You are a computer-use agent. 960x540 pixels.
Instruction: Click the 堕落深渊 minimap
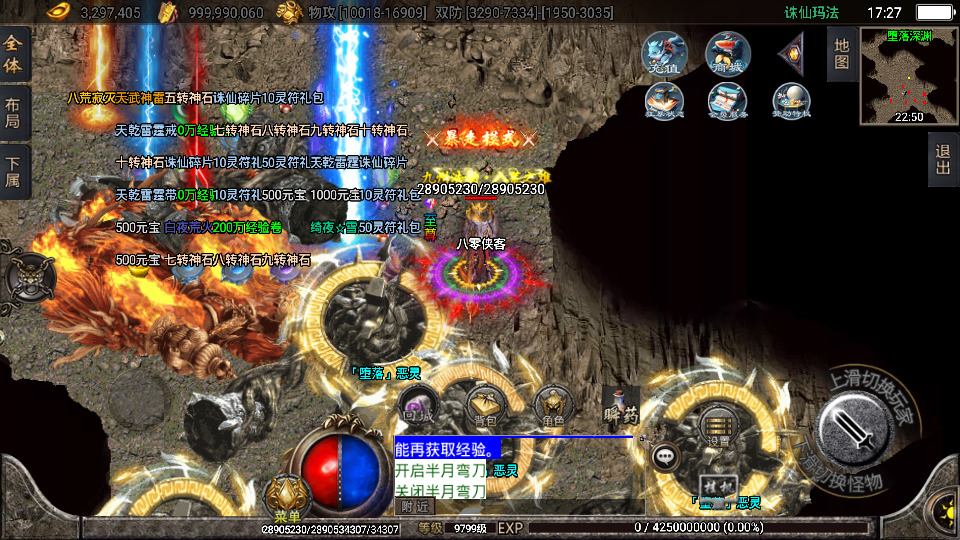click(909, 76)
